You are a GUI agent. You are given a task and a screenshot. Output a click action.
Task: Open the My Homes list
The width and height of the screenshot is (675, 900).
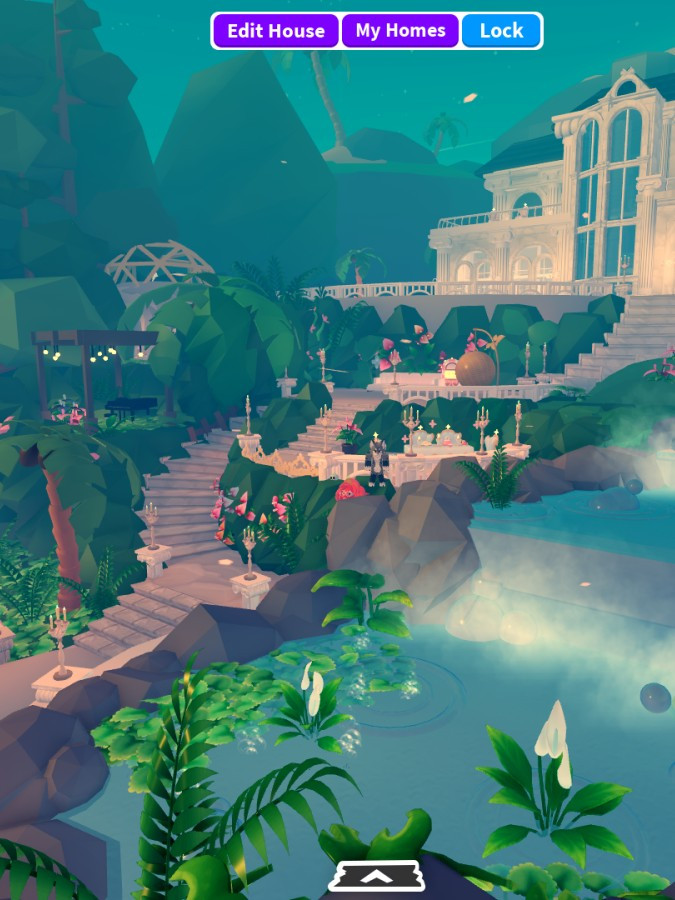pyautogui.click(x=400, y=31)
